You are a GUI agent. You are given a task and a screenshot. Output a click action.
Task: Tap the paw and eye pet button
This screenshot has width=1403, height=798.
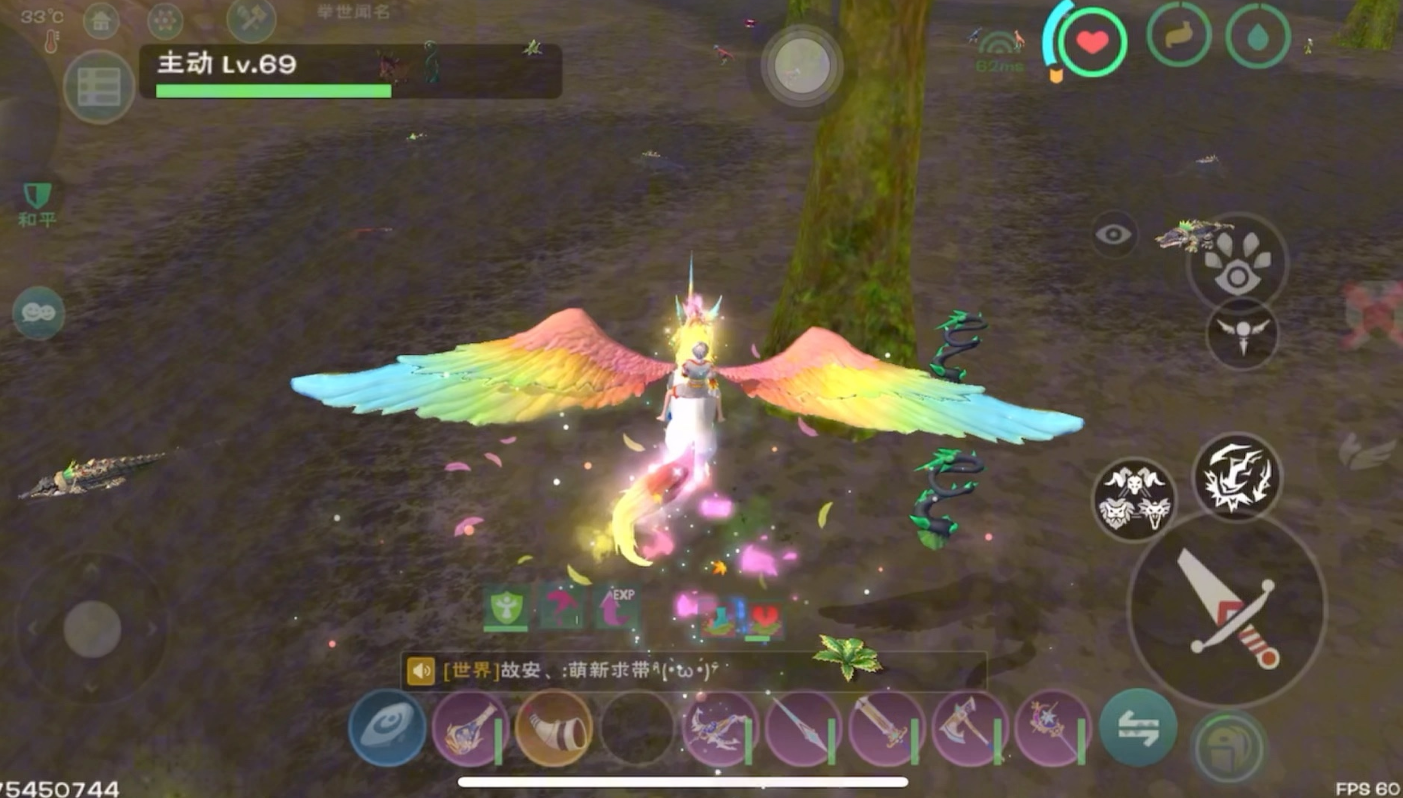click(1237, 263)
